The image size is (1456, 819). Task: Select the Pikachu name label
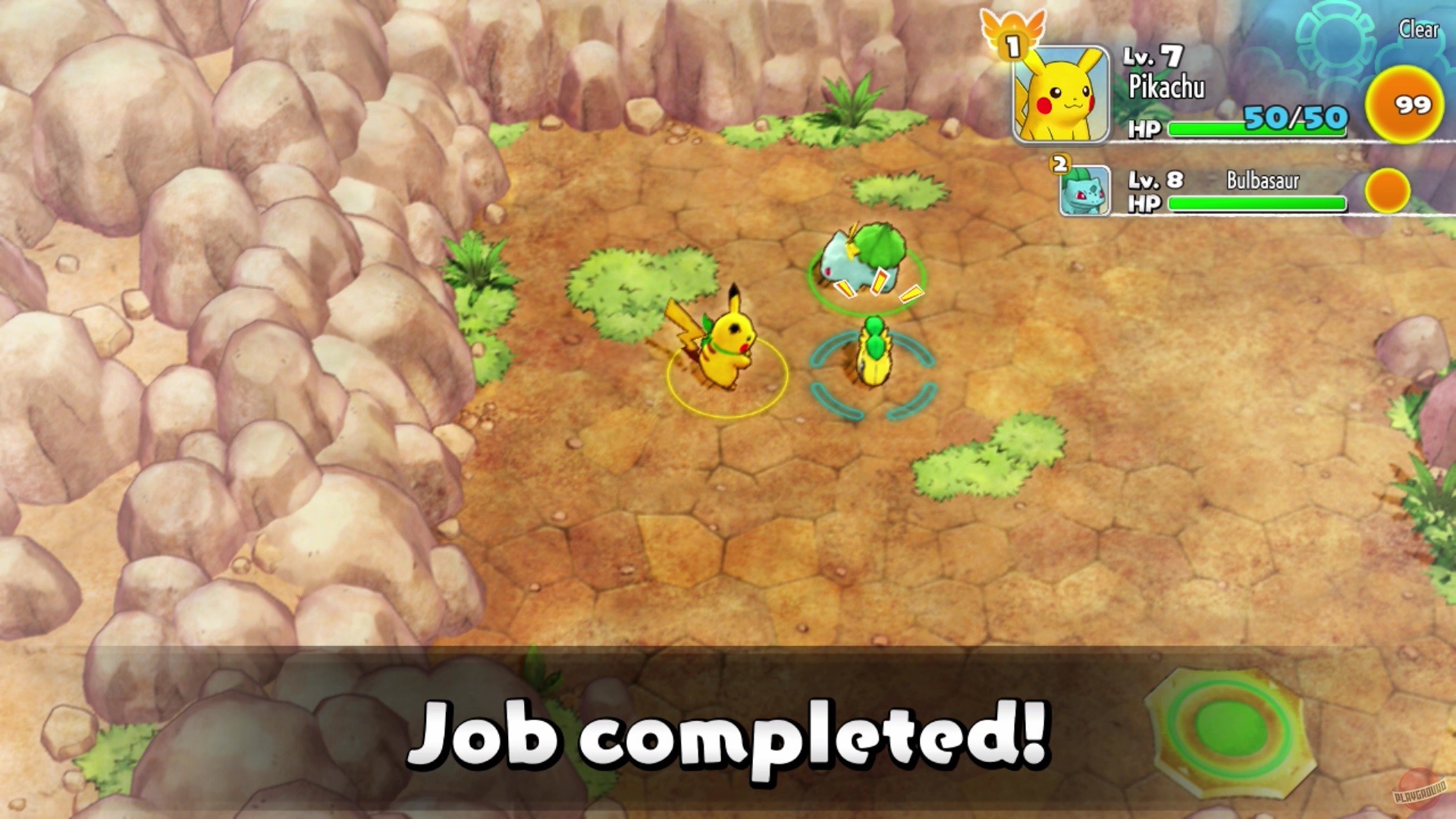(1169, 87)
